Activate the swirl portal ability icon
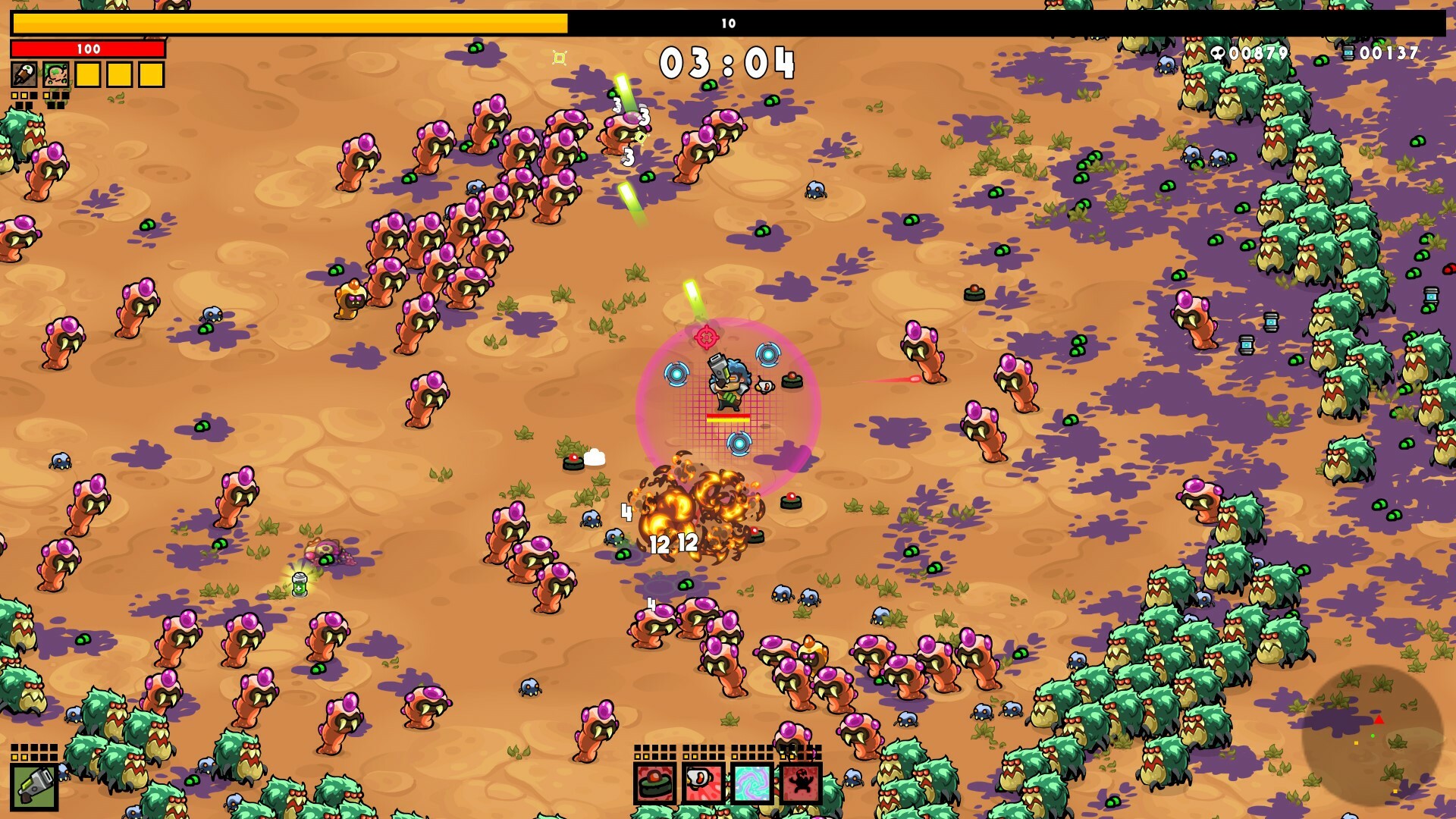 click(752, 784)
